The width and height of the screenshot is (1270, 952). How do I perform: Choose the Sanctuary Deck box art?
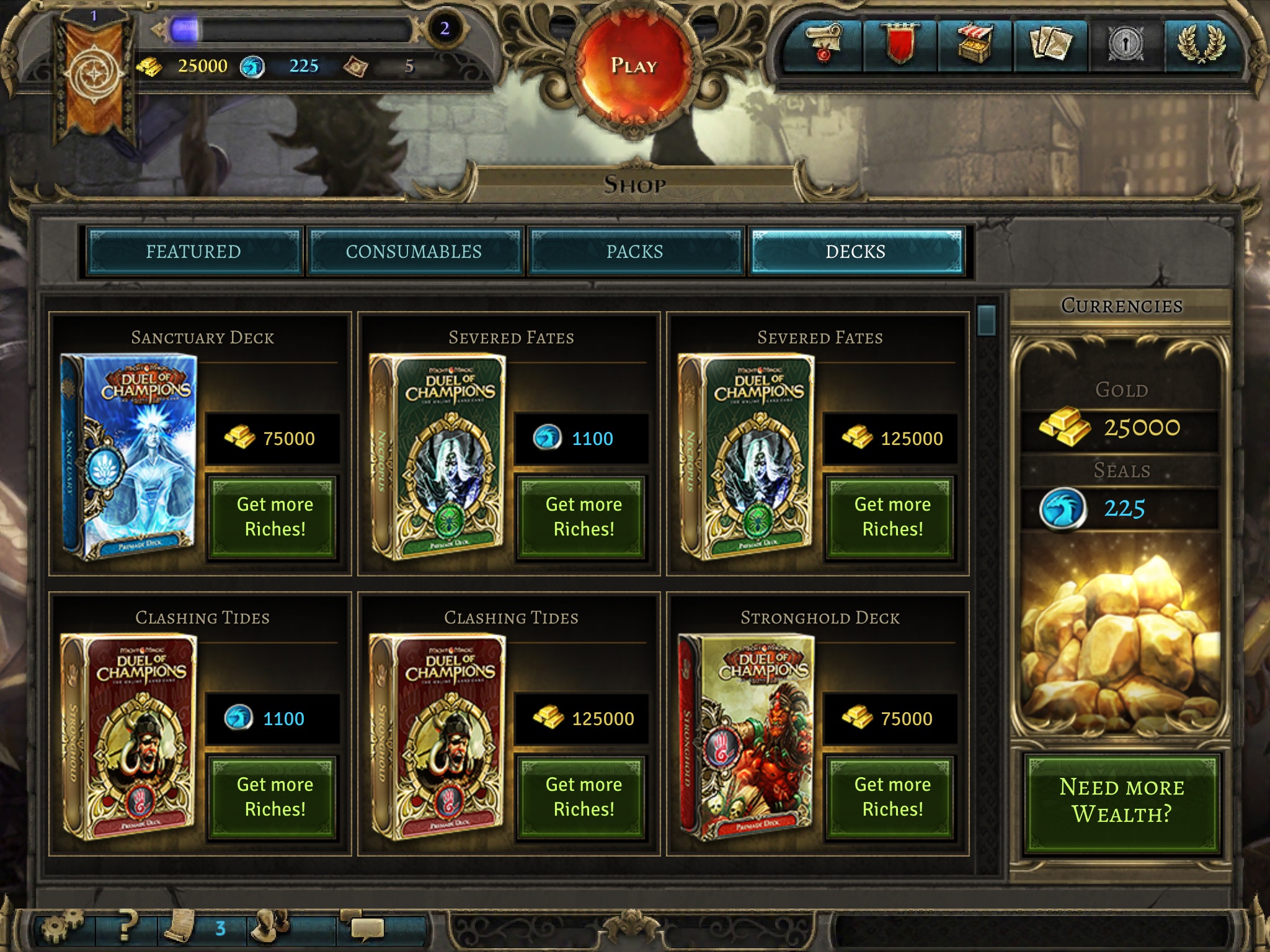point(130,456)
